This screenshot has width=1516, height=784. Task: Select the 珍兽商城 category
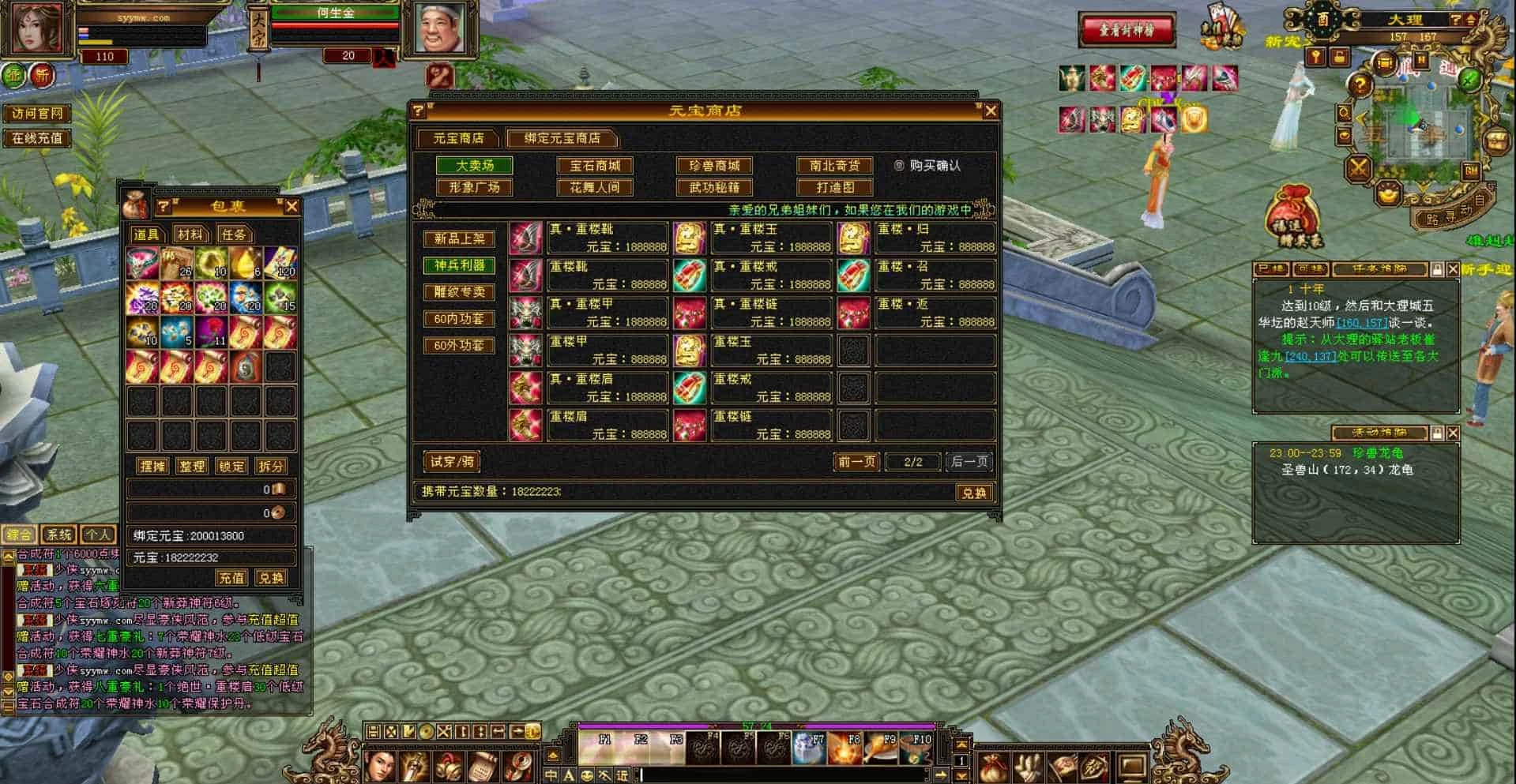(714, 166)
